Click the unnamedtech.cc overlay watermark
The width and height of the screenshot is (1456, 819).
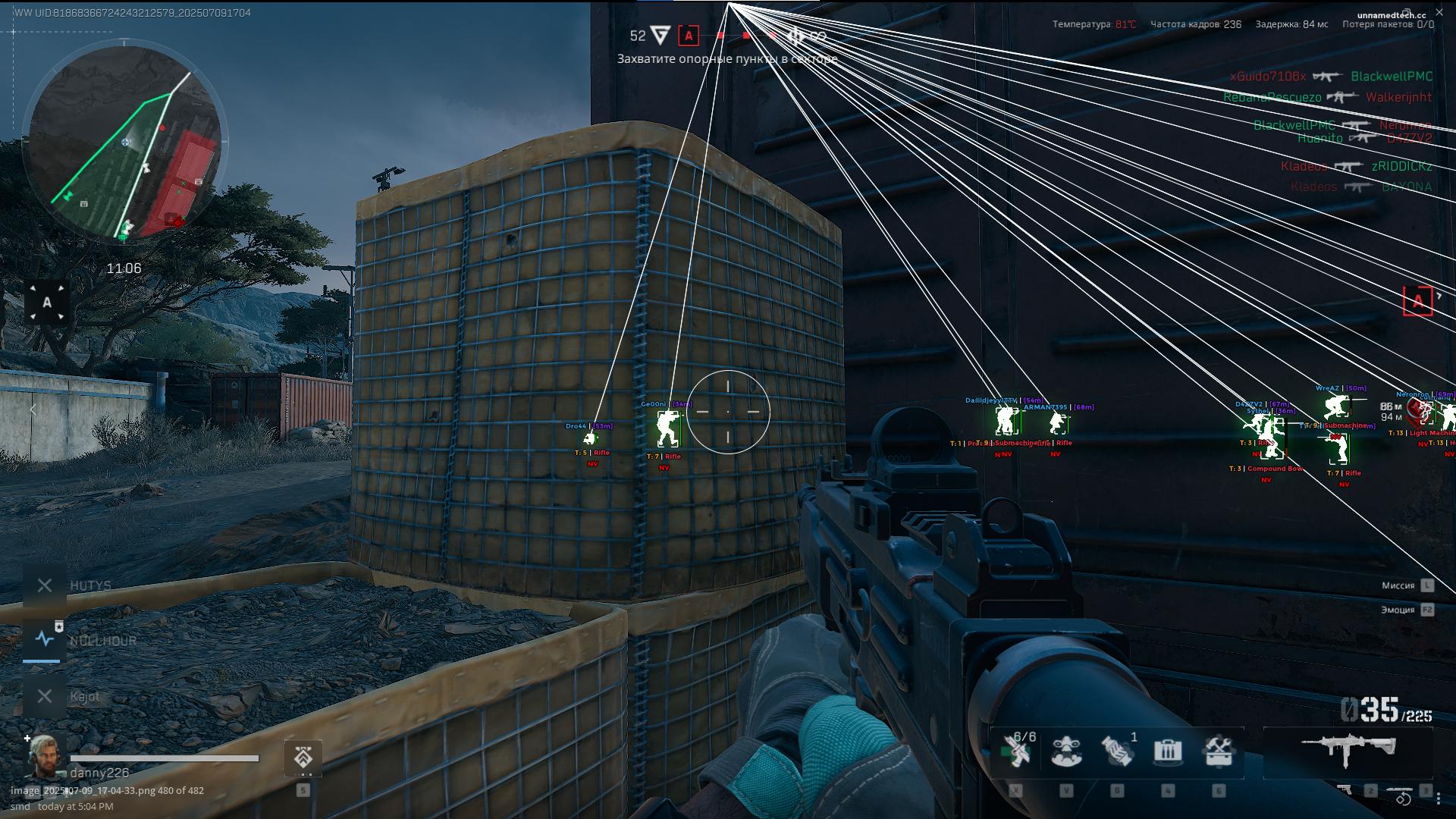tap(1391, 15)
